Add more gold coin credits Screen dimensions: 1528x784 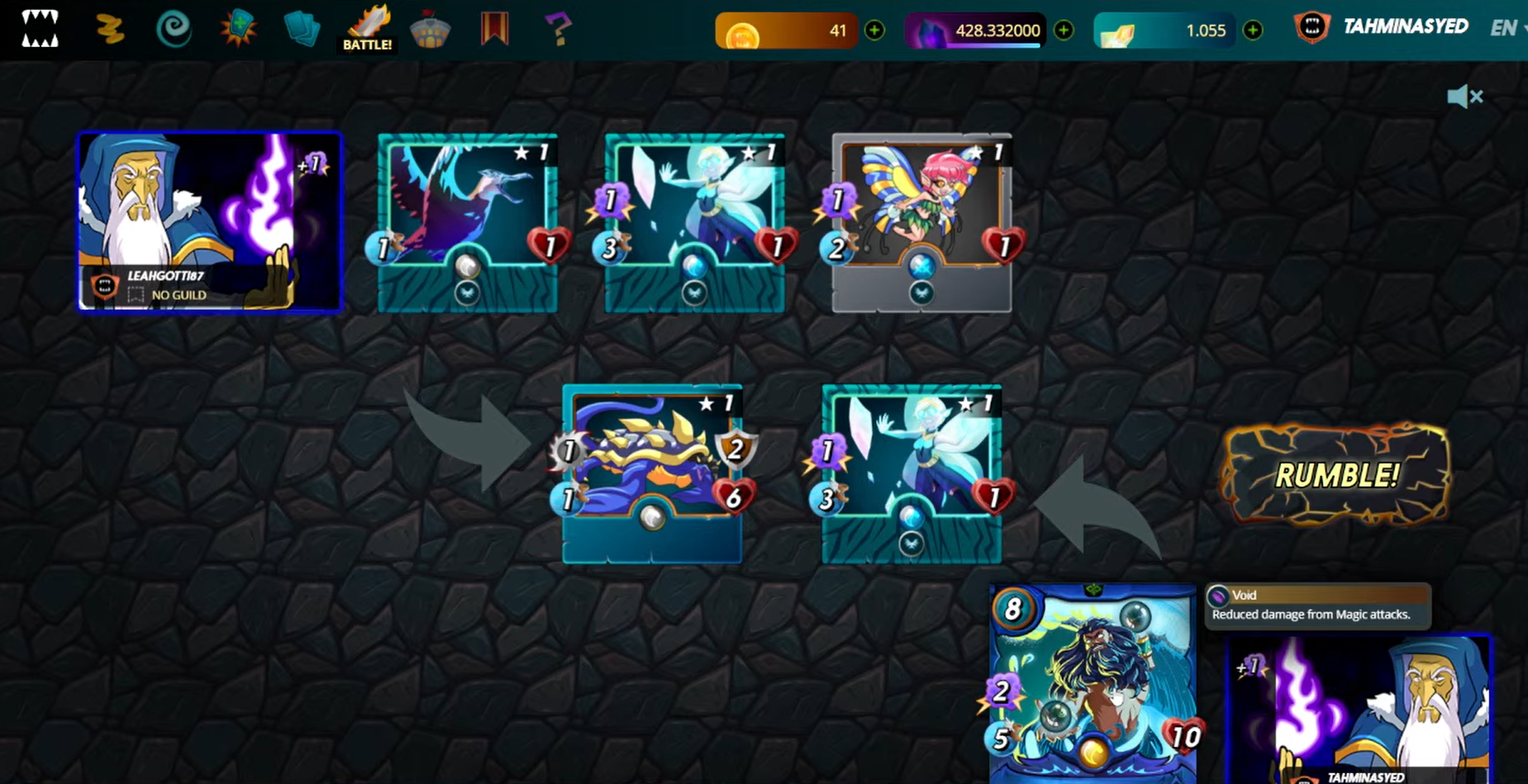coord(874,31)
